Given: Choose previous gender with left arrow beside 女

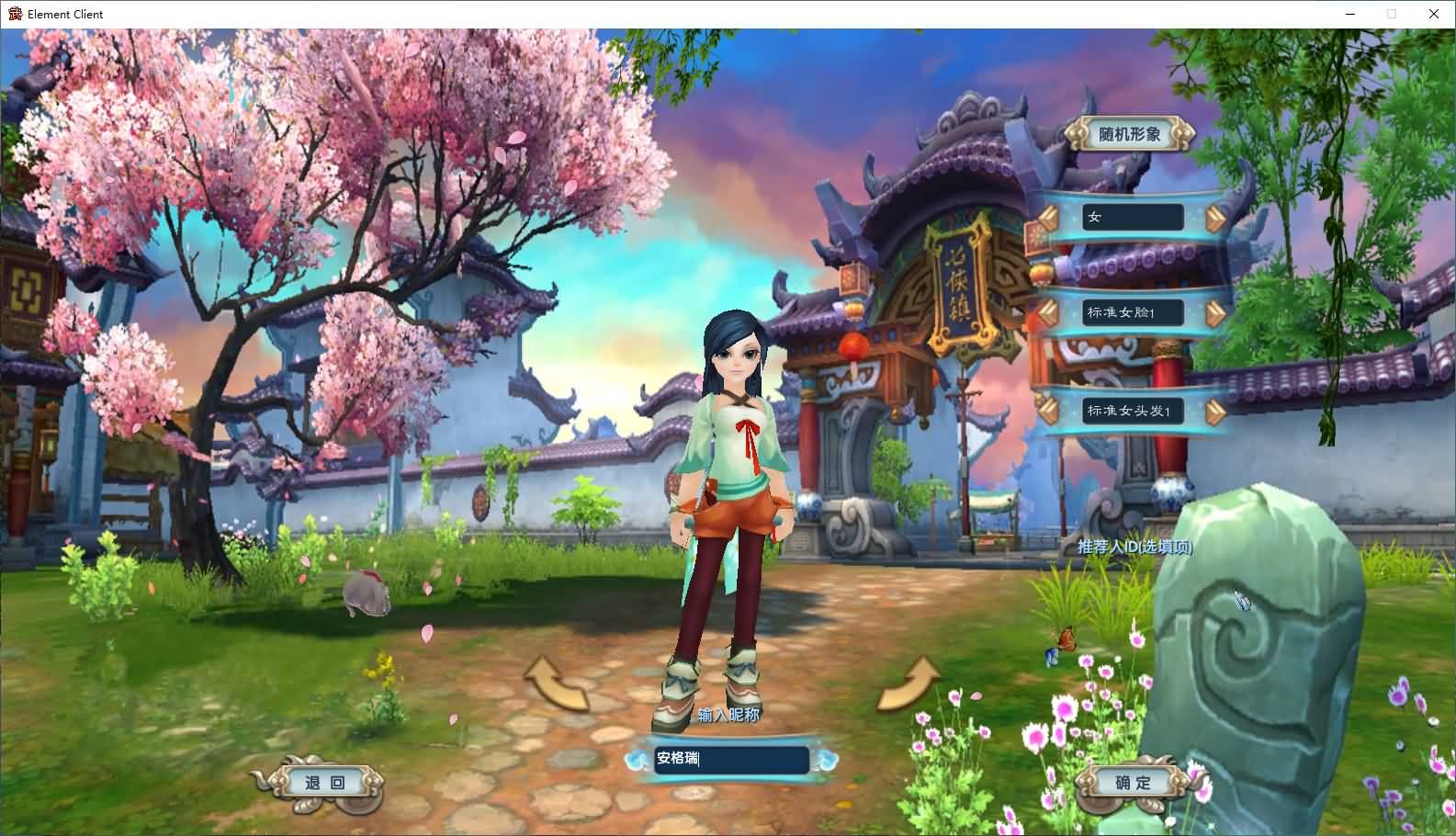Looking at the screenshot, I should (x=1048, y=218).
